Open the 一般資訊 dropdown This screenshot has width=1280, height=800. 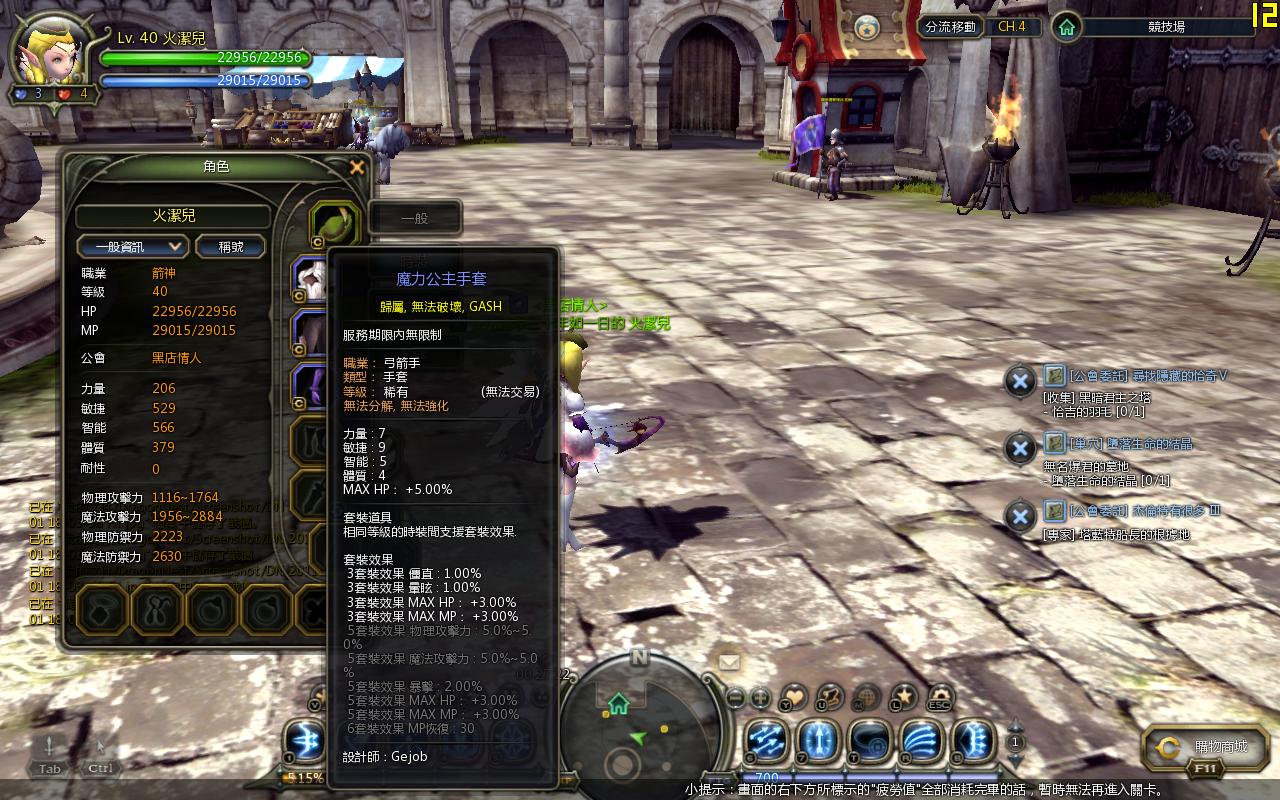(133, 246)
